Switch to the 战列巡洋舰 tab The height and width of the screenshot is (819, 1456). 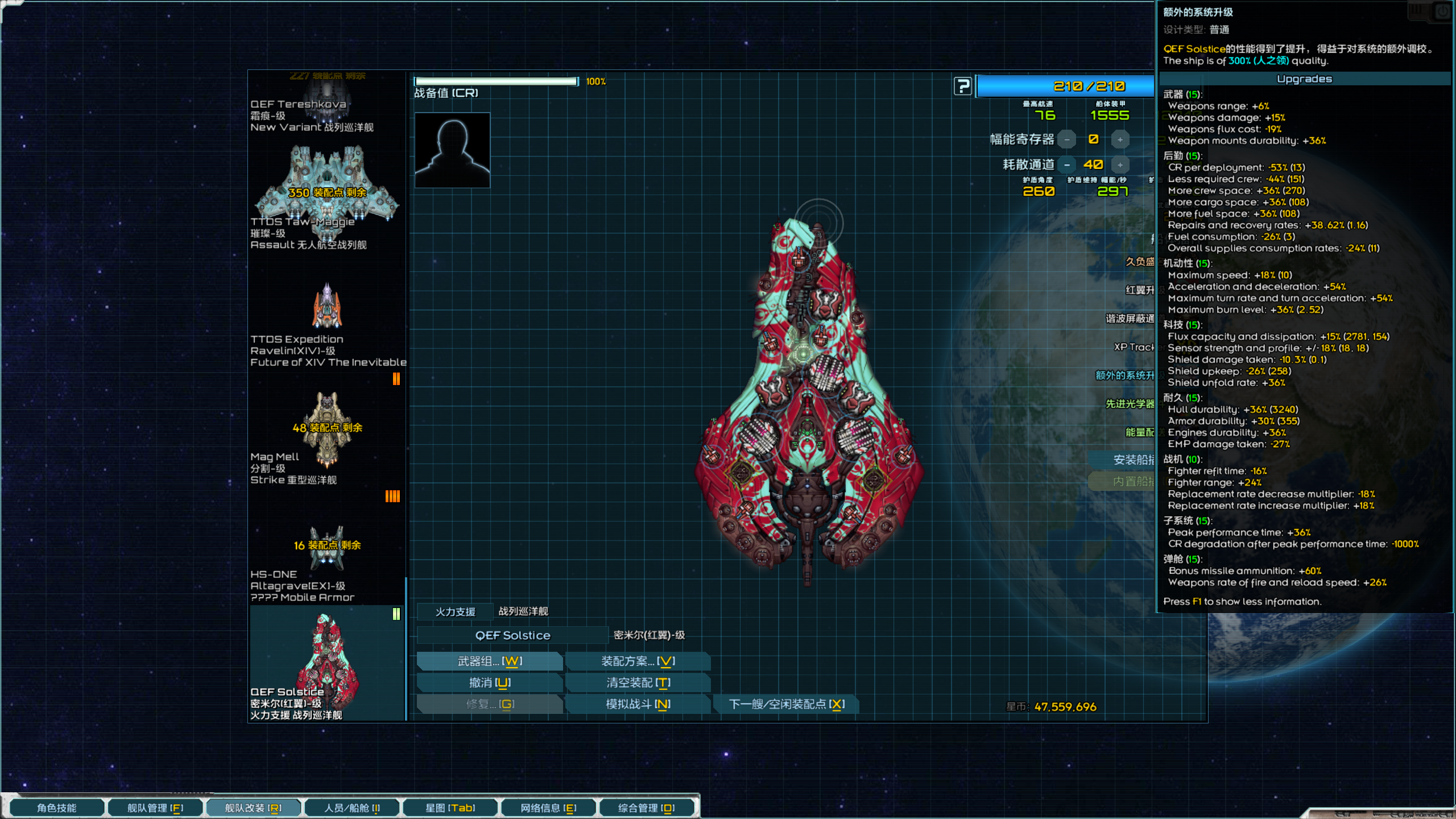click(524, 610)
